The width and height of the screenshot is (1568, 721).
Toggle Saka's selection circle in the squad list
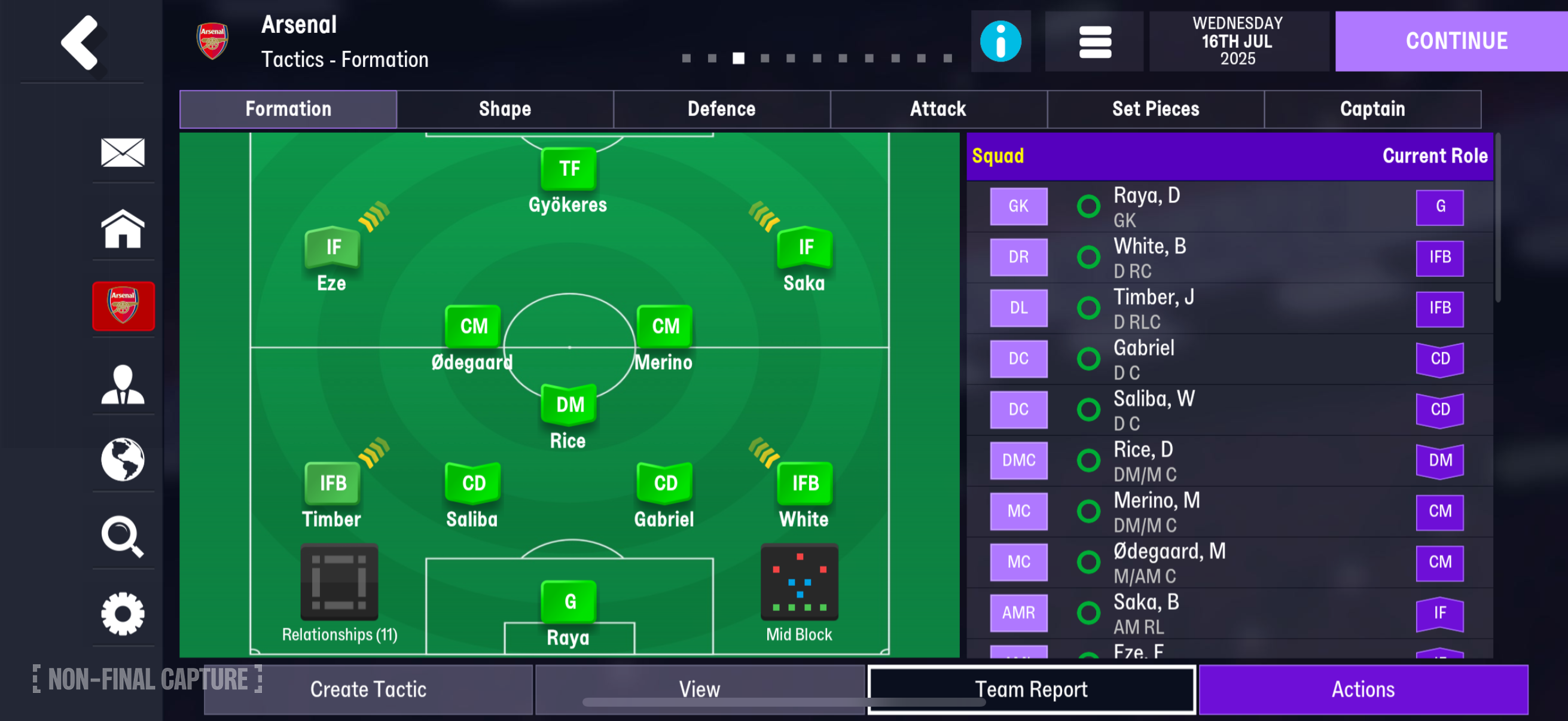point(1087,613)
